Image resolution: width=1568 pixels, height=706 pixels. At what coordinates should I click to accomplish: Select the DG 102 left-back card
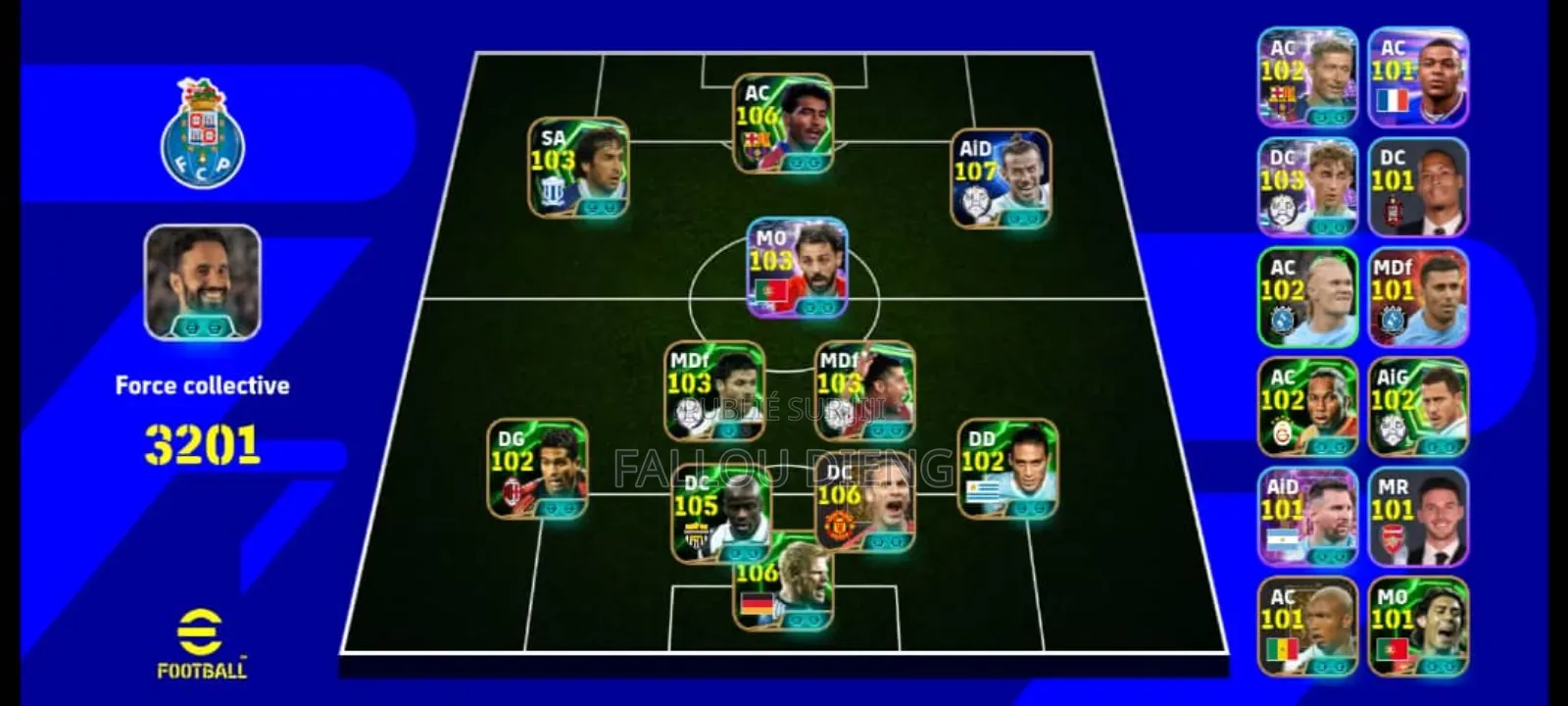537,469
